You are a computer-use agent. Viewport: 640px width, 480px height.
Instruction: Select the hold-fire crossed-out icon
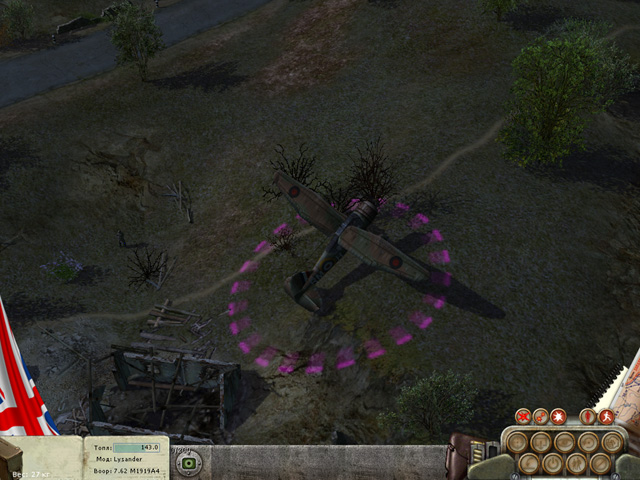coord(523,416)
